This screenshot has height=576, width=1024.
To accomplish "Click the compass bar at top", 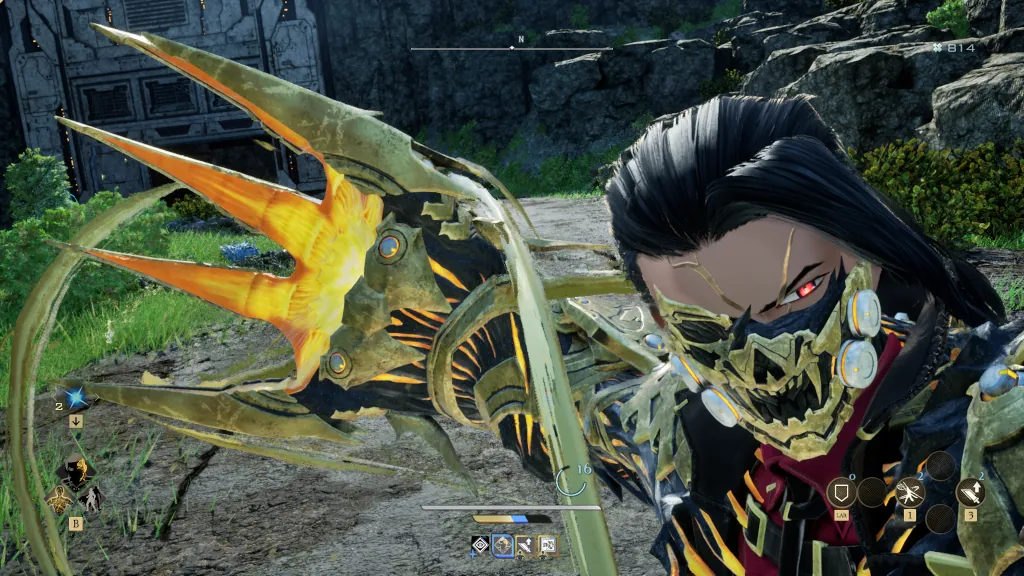I will pyautogui.click(x=511, y=47).
